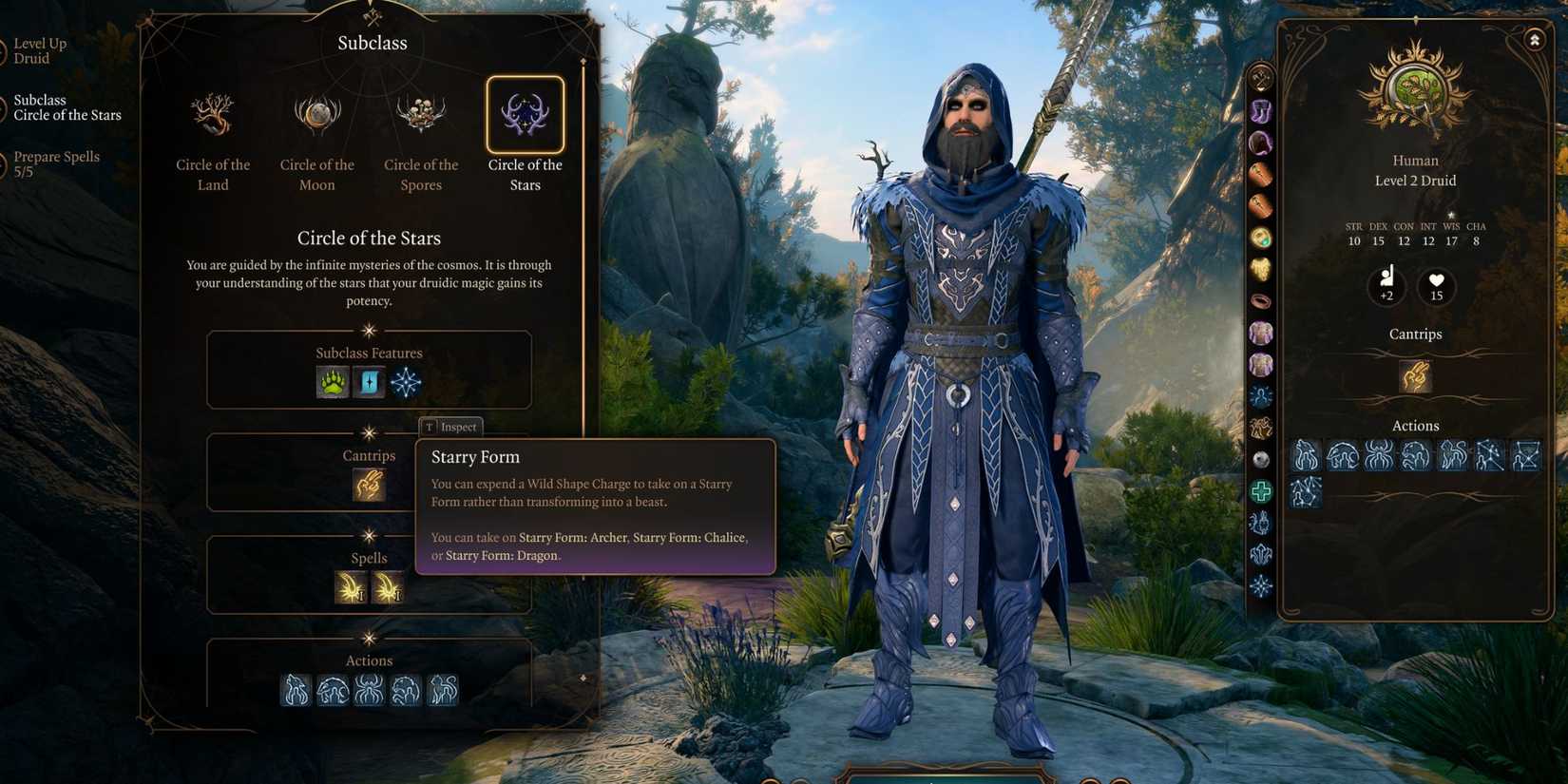Collapse the character sheet with the chevron arrow

1533,40
